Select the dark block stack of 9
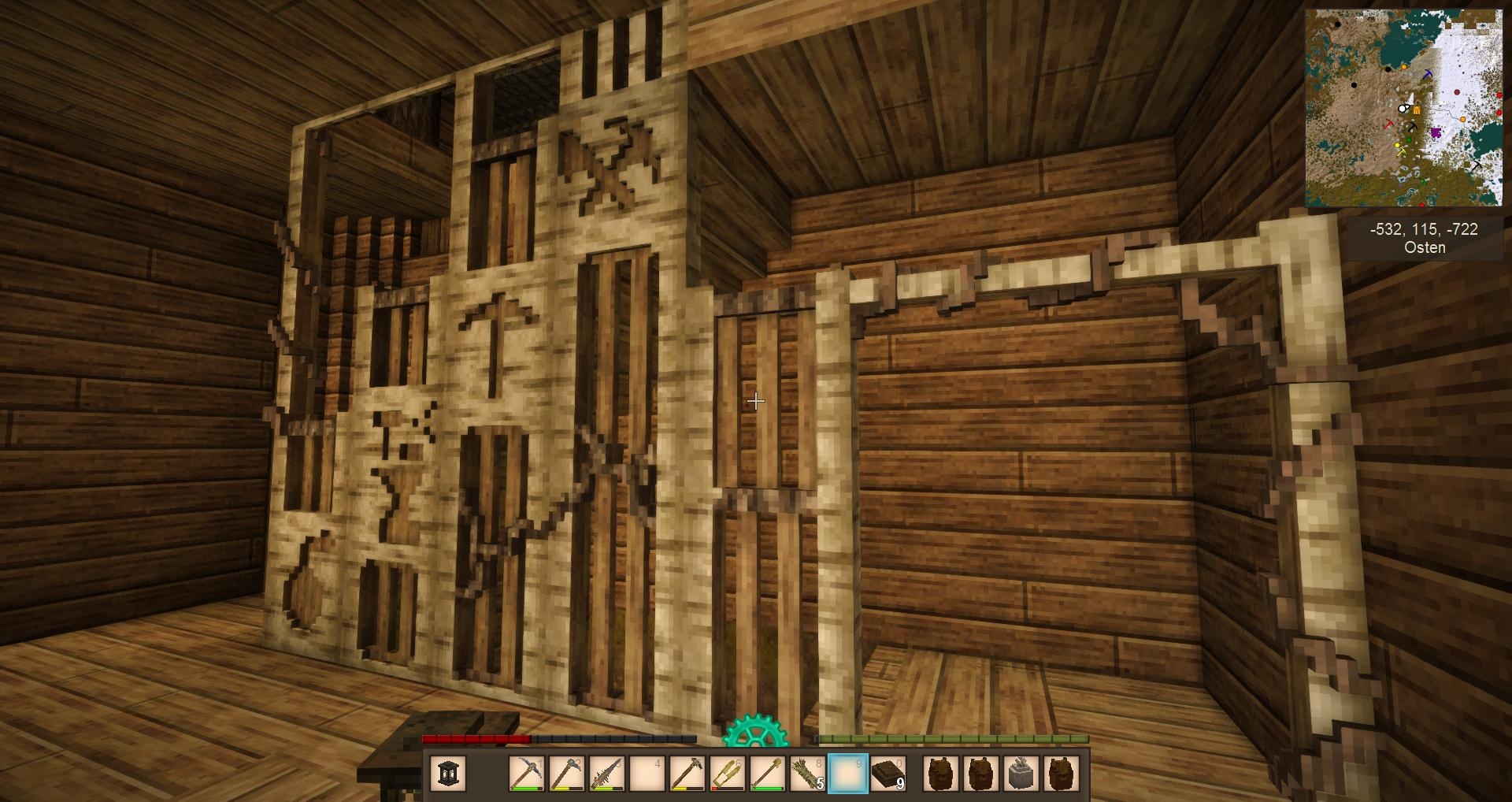The image size is (1512, 802). coord(888,773)
